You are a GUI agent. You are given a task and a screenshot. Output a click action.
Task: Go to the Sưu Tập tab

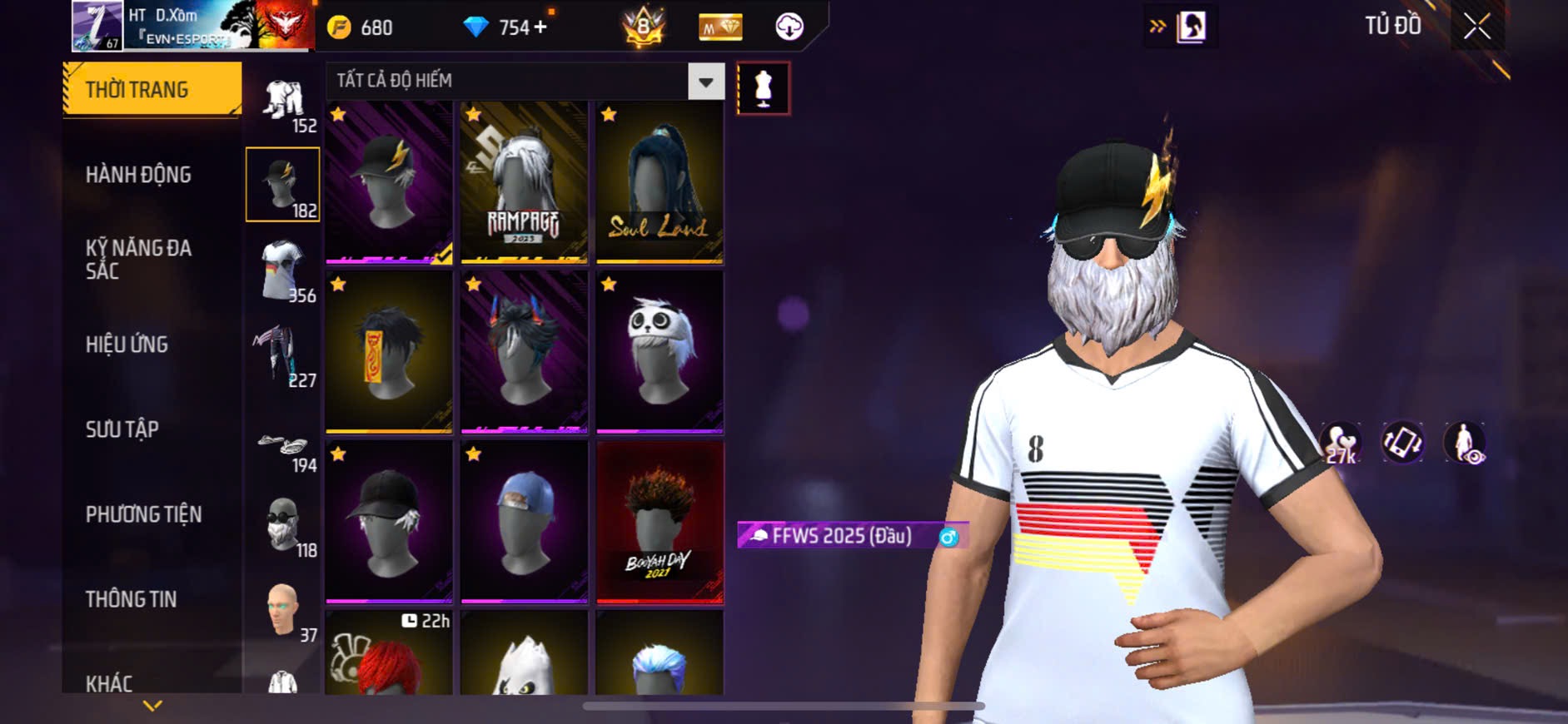coord(122,429)
